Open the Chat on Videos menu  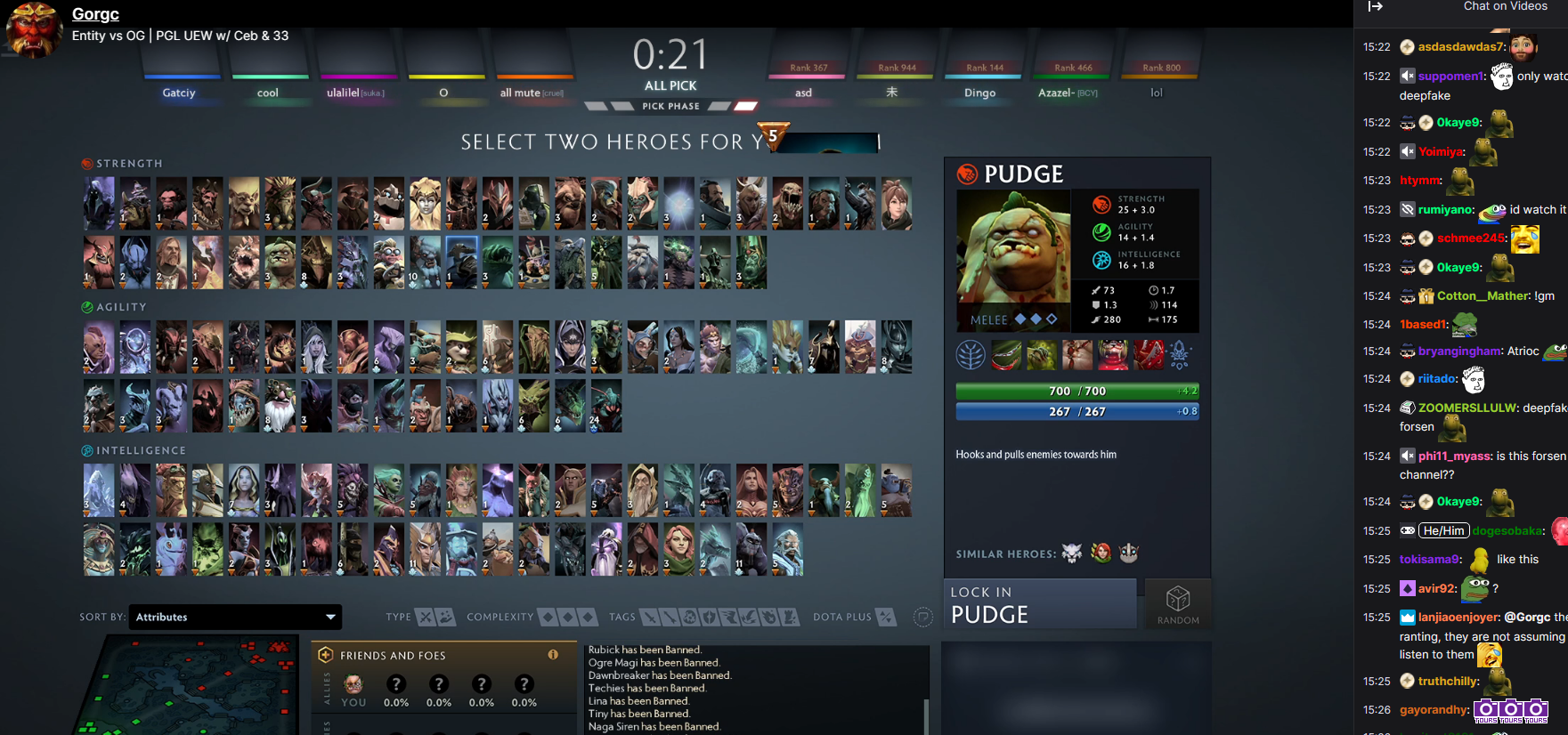tap(1506, 6)
